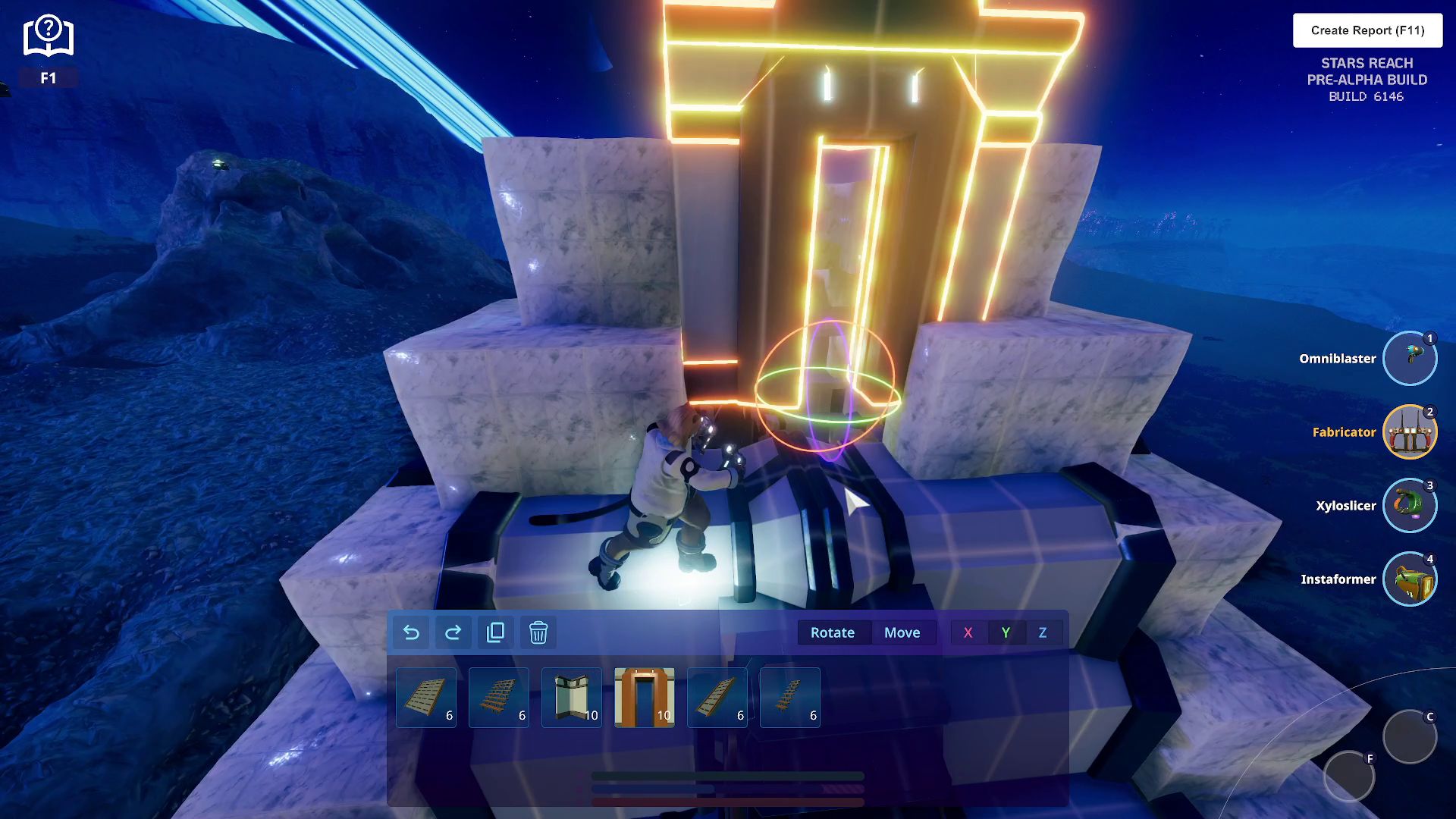Choose the orange doorway piece slot
Image resolution: width=1456 pixels, height=819 pixels.
pyautogui.click(x=645, y=698)
